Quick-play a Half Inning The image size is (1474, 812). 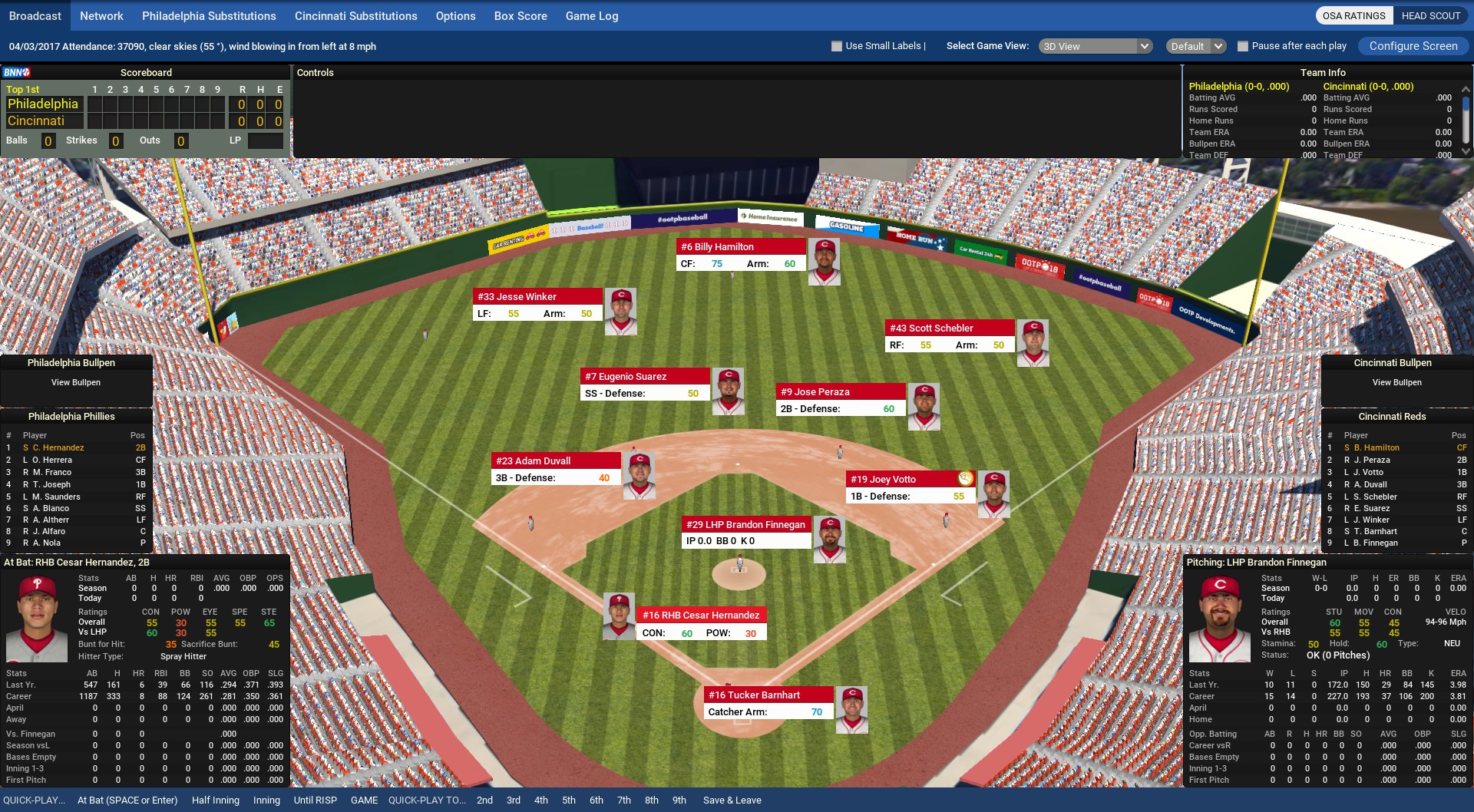tap(215, 800)
